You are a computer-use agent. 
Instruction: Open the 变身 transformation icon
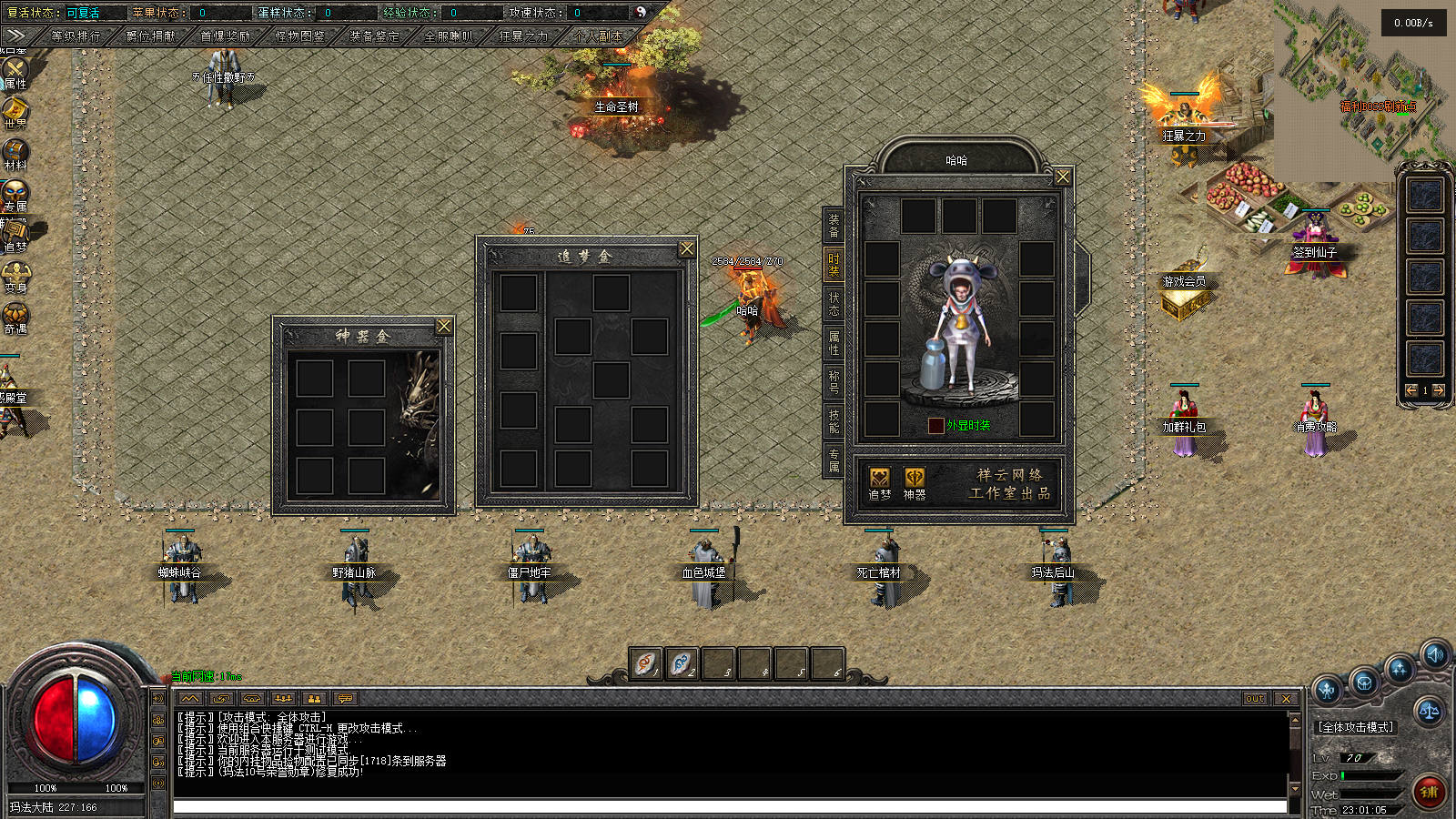tap(15, 277)
